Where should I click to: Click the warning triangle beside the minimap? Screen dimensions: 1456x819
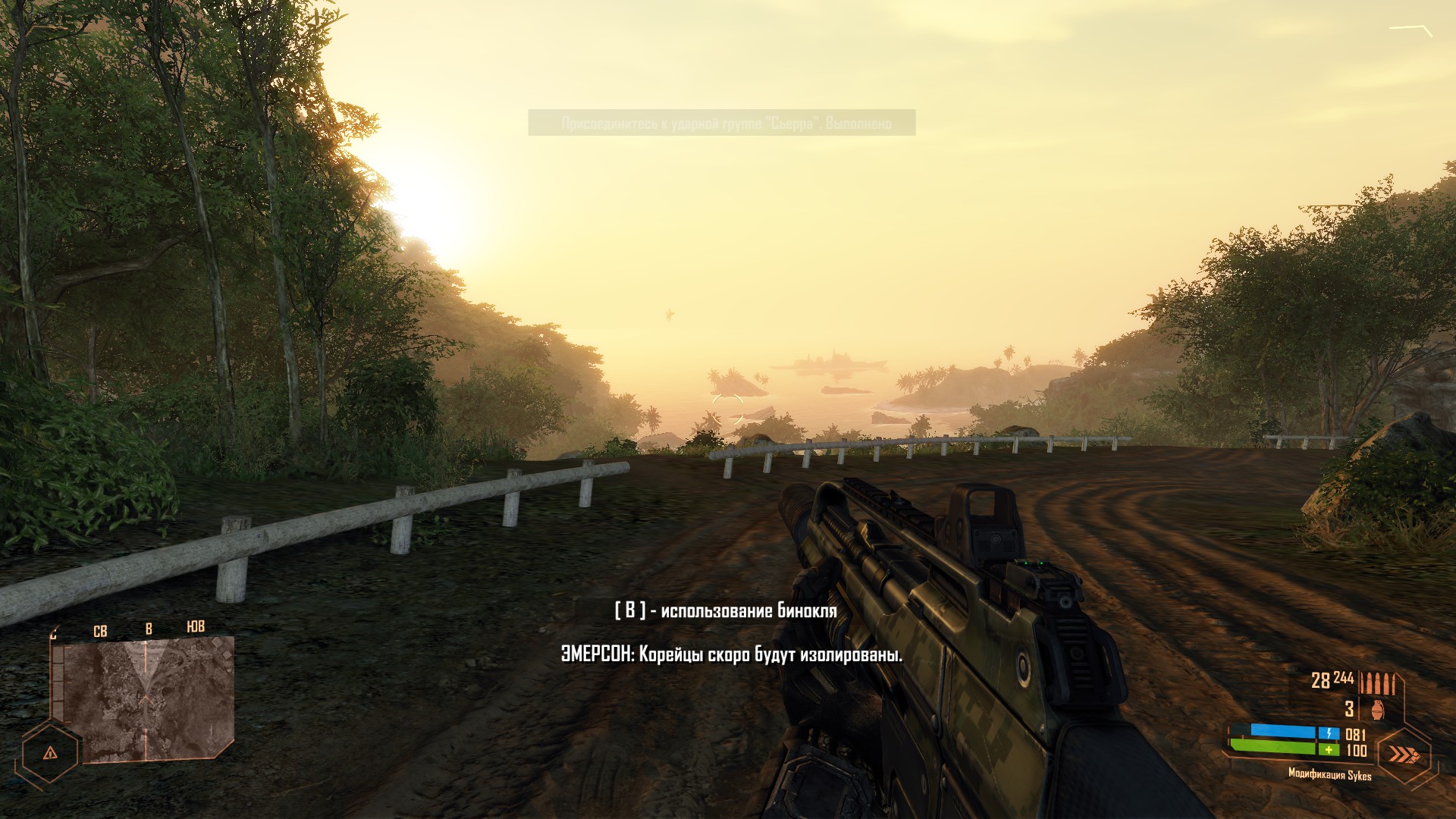(x=50, y=754)
